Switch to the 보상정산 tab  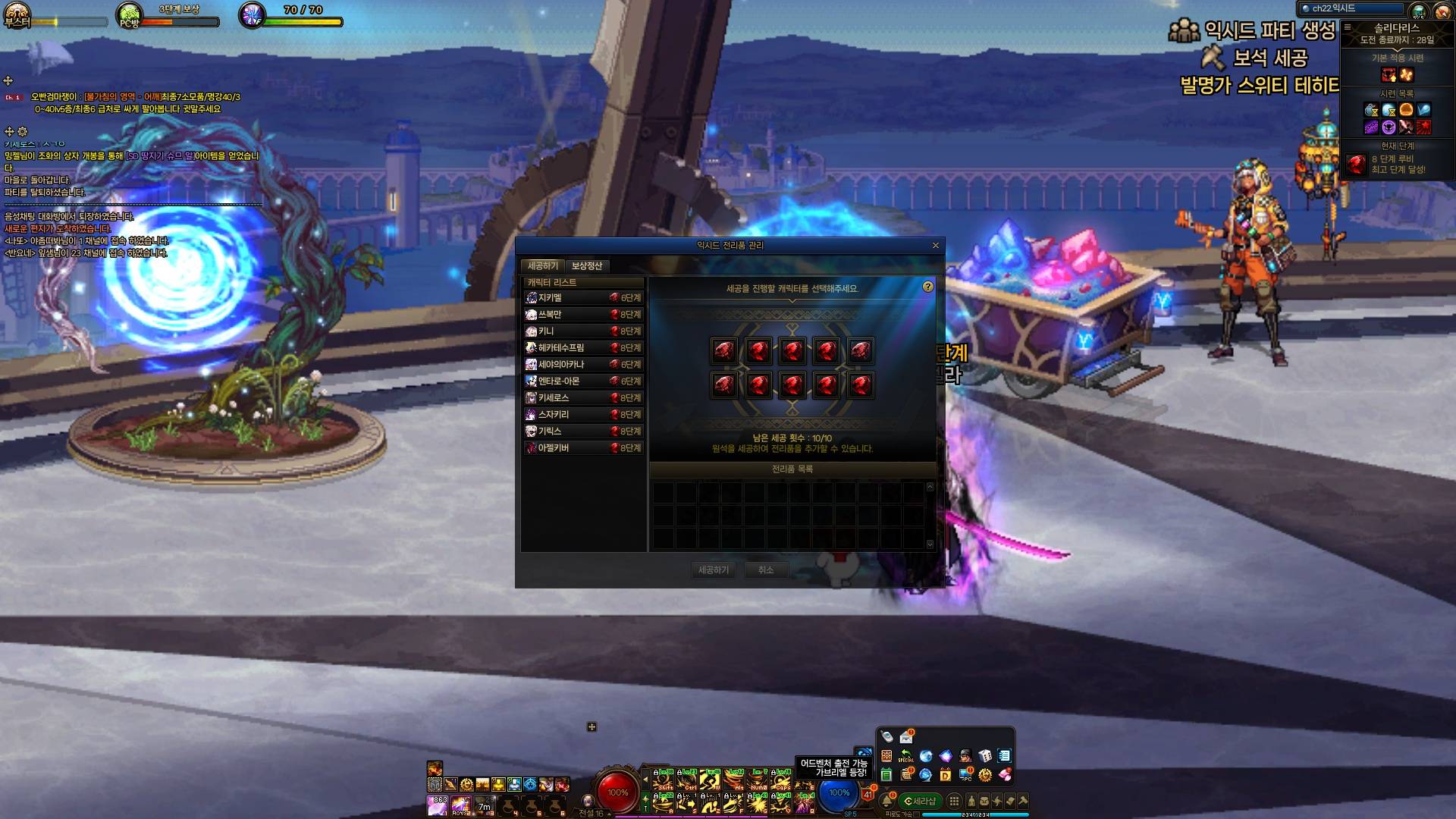coord(586,266)
